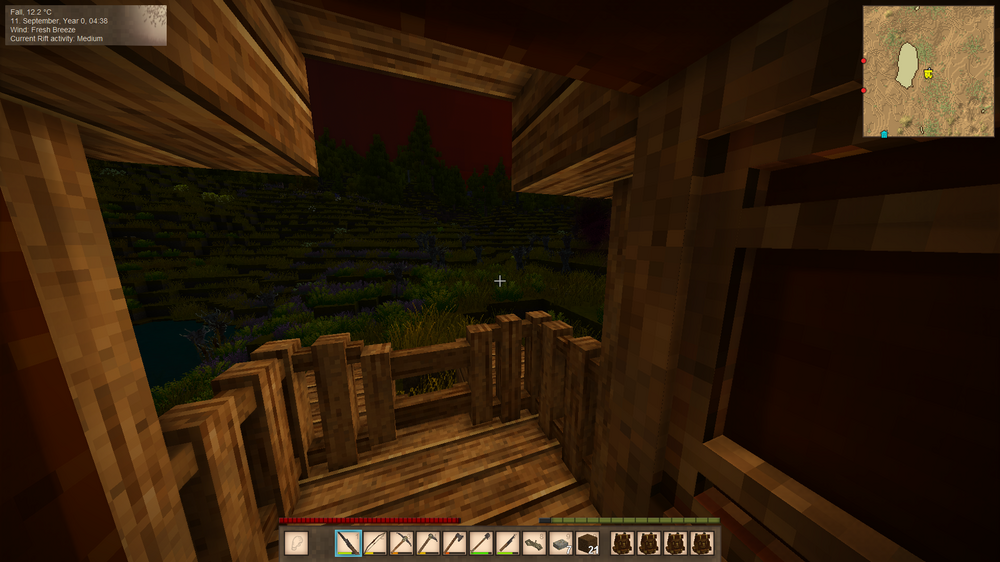Click the blue home marker on minimap

click(884, 133)
